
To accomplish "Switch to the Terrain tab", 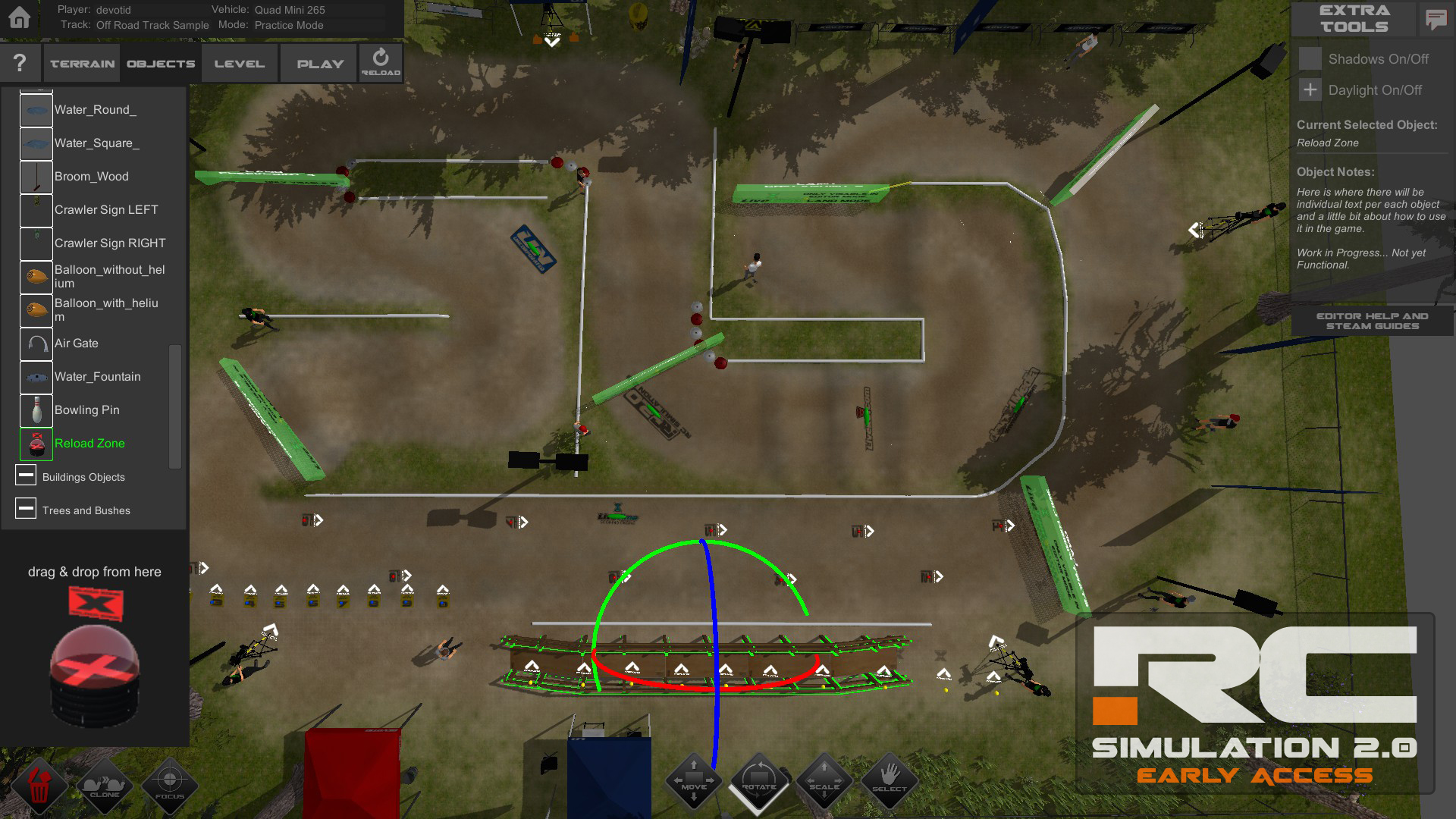I will pos(80,62).
